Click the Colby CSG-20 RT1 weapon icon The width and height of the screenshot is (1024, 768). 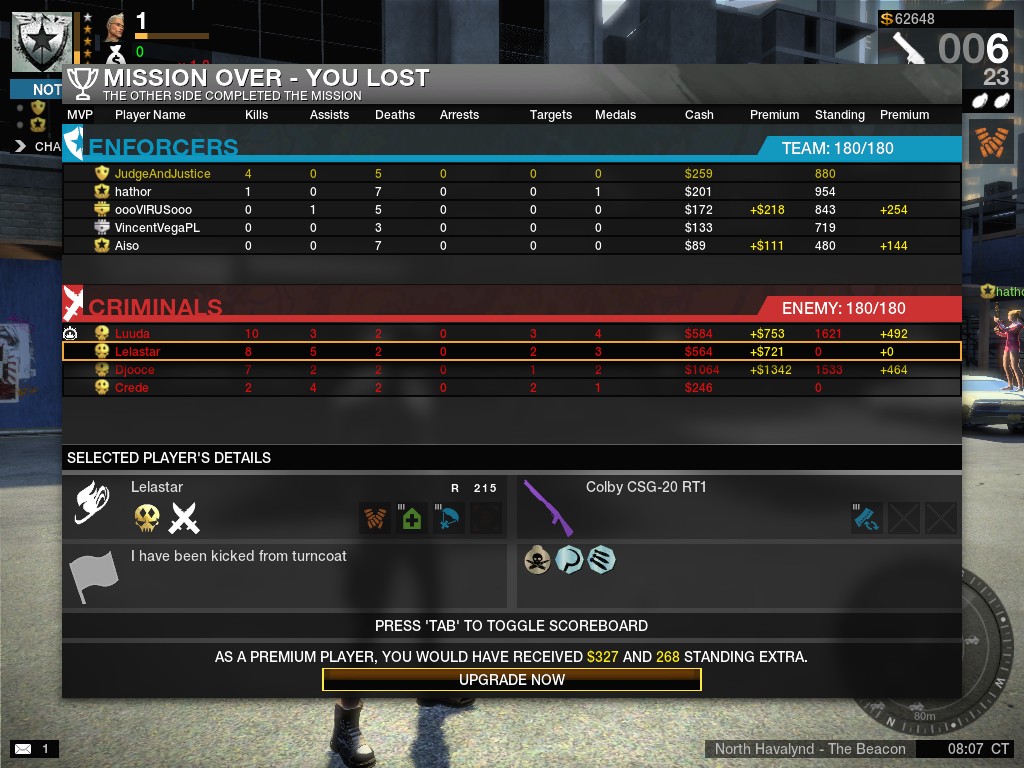[x=548, y=507]
